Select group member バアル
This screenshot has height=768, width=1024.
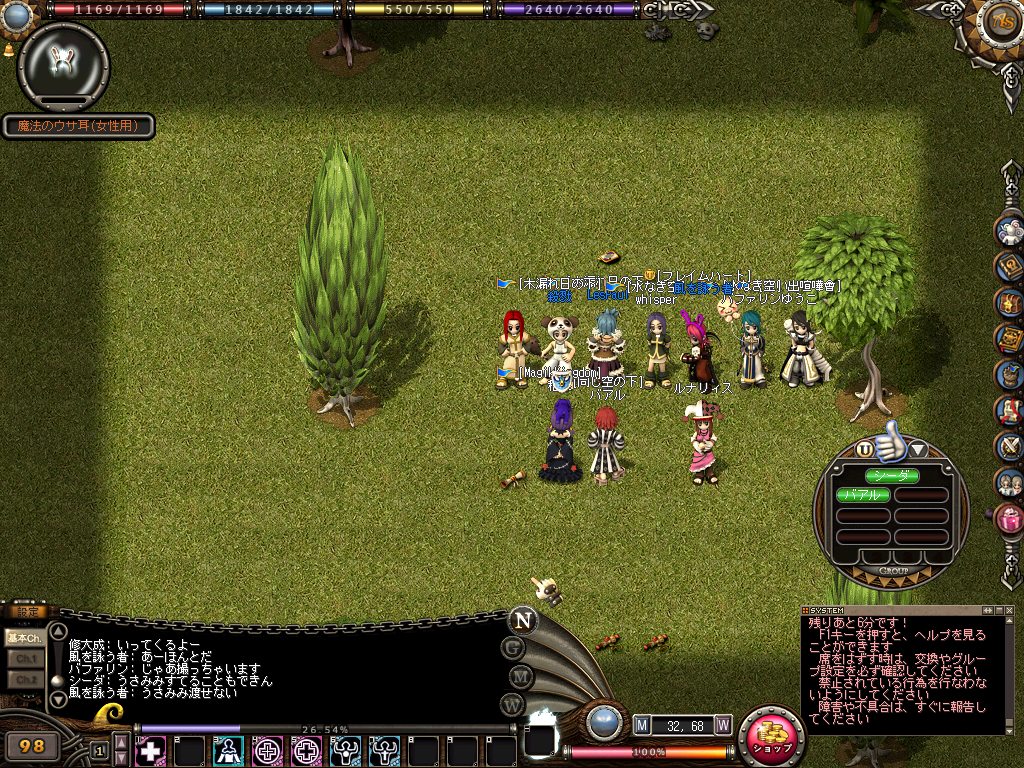[863, 495]
